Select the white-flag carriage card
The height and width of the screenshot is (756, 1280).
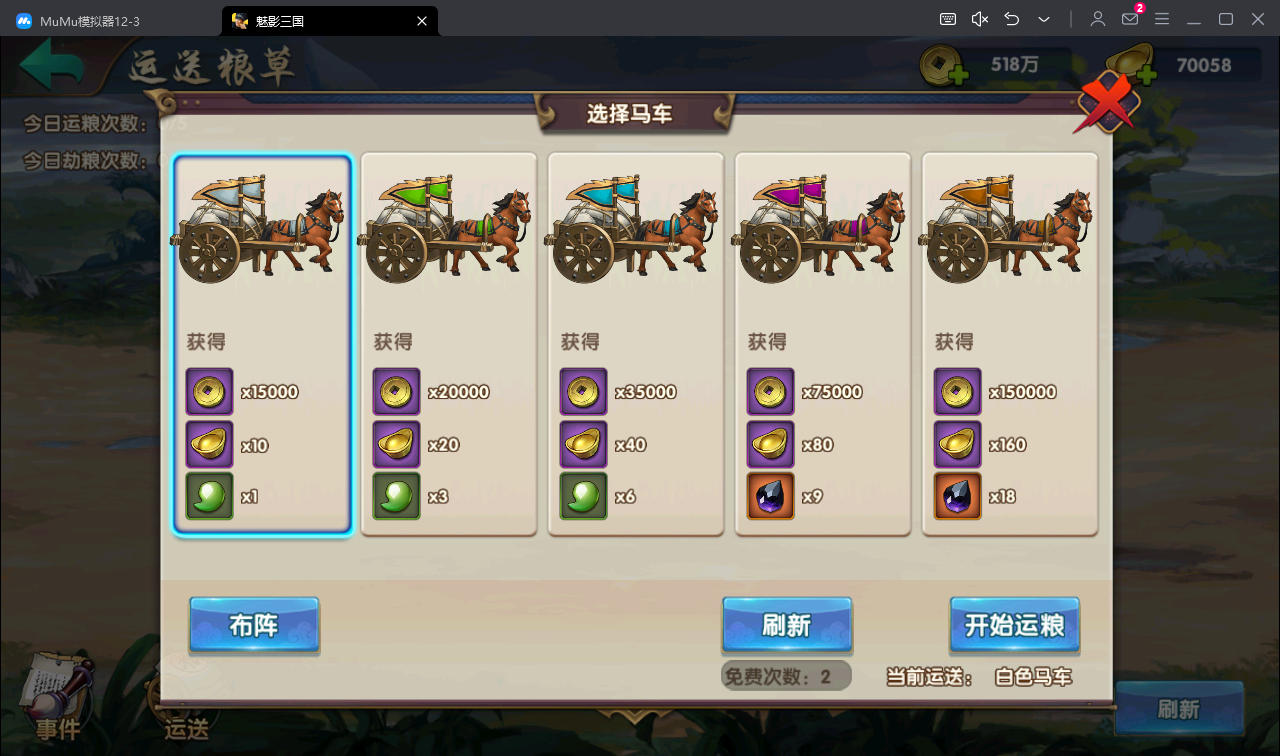click(x=262, y=344)
